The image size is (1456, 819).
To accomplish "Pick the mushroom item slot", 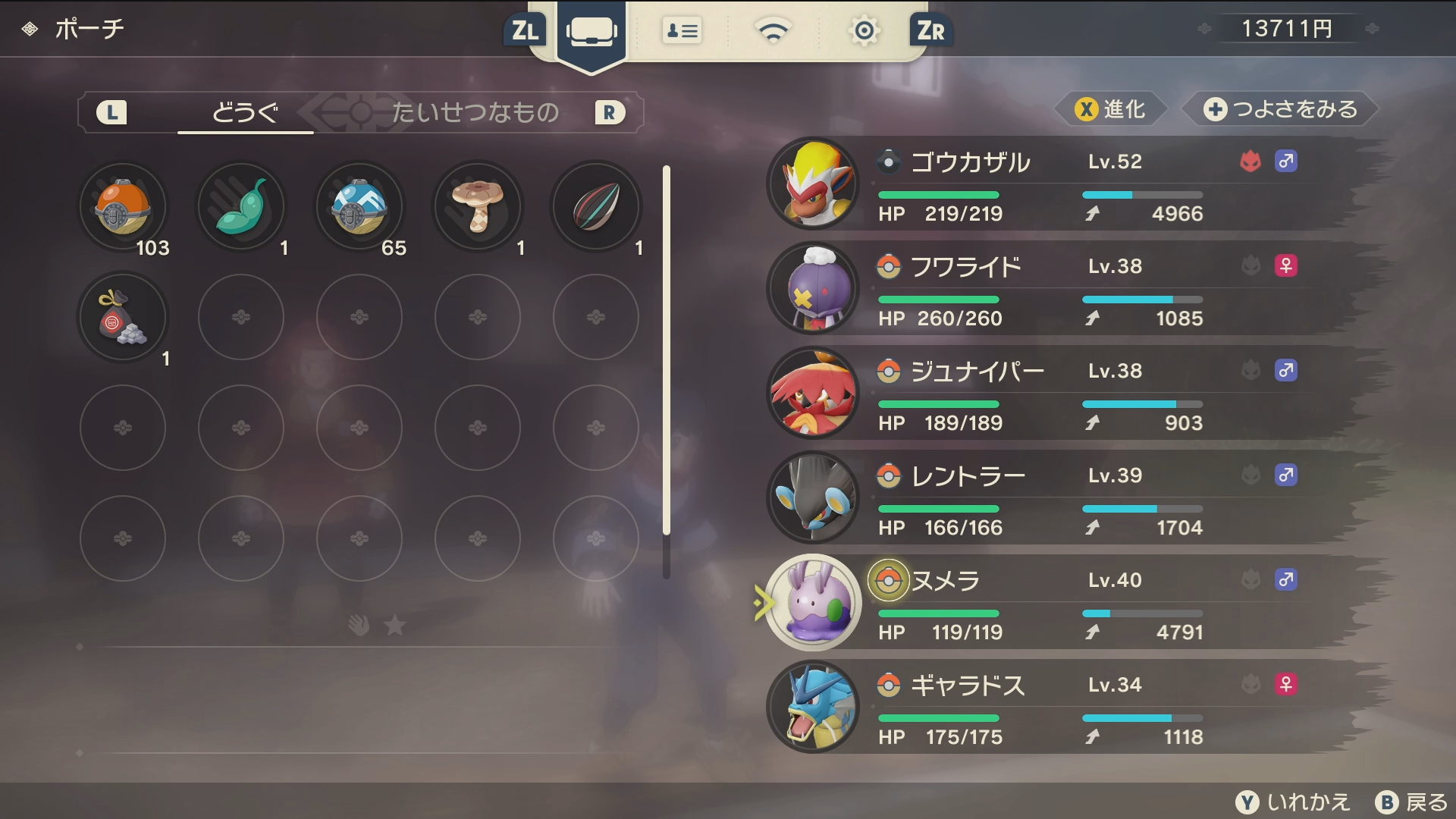I will (478, 207).
